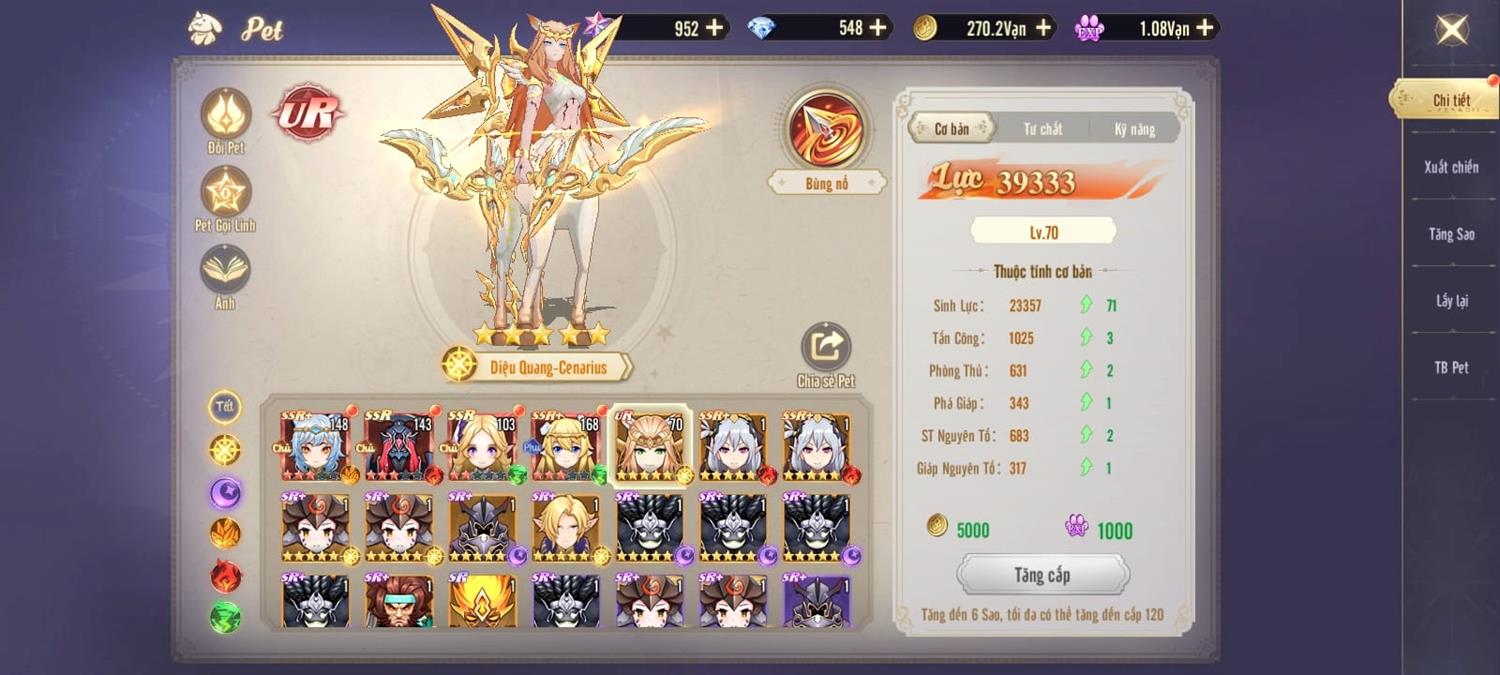Filter pets by the green leaf element
Screen dimensions: 1500x675
click(x=225, y=617)
